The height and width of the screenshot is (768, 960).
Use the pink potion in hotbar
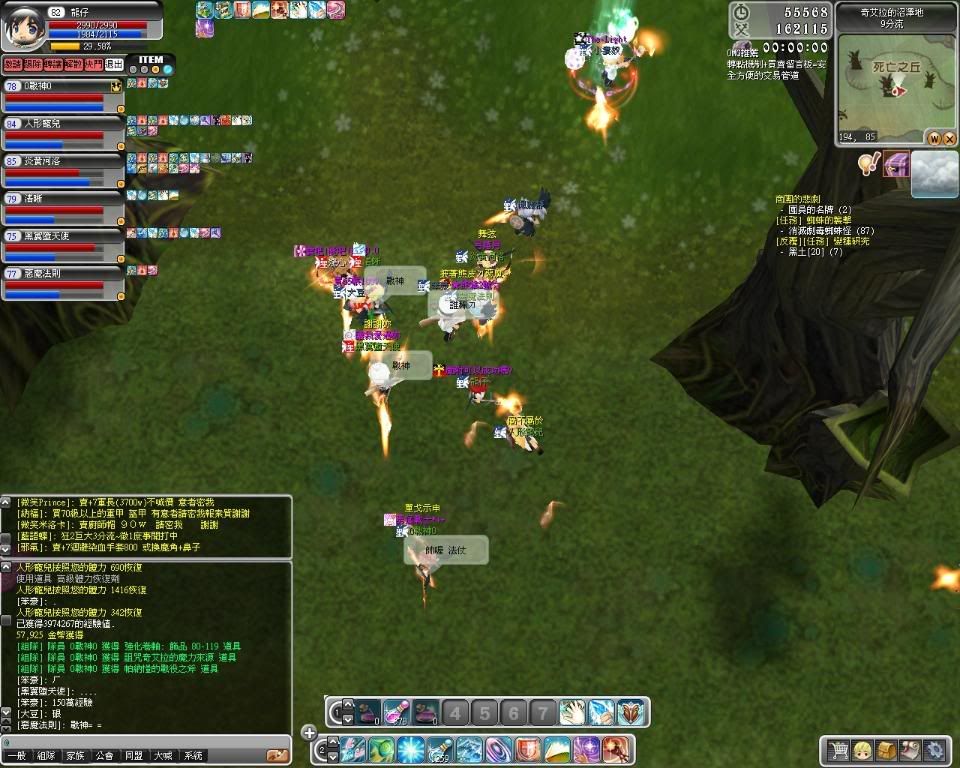tap(397, 712)
